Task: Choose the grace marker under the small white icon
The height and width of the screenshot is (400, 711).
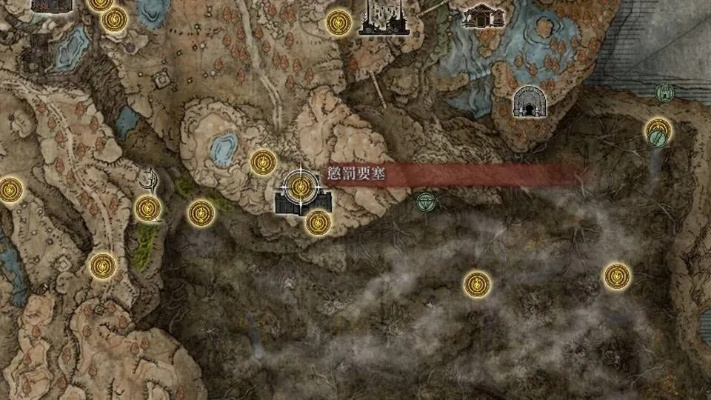Action: (x=148, y=209)
